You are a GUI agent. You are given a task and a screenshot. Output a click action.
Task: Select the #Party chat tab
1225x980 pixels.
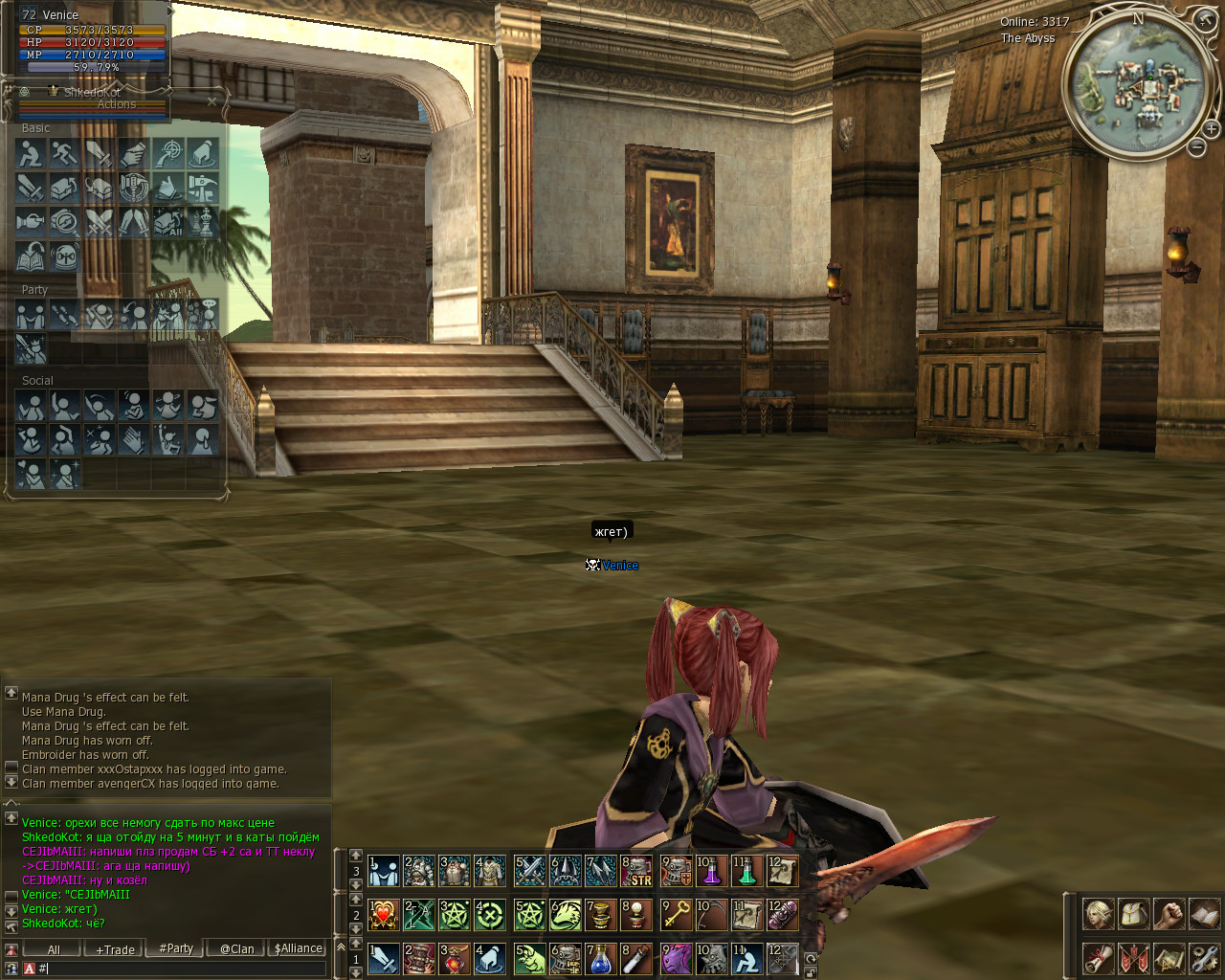pyautogui.click(x=176, y=948)
